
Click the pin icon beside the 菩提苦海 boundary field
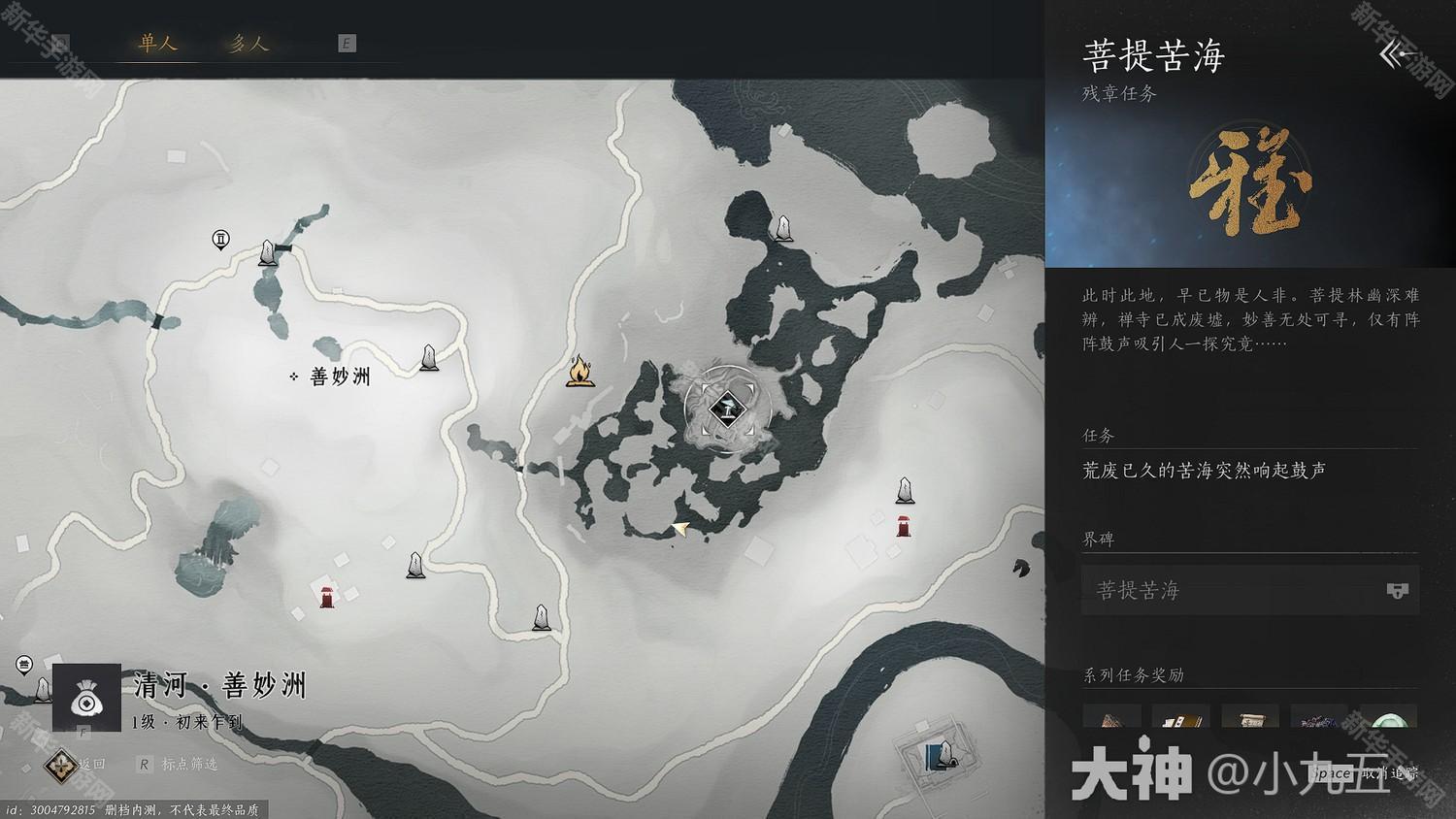tap(1396, 590)
